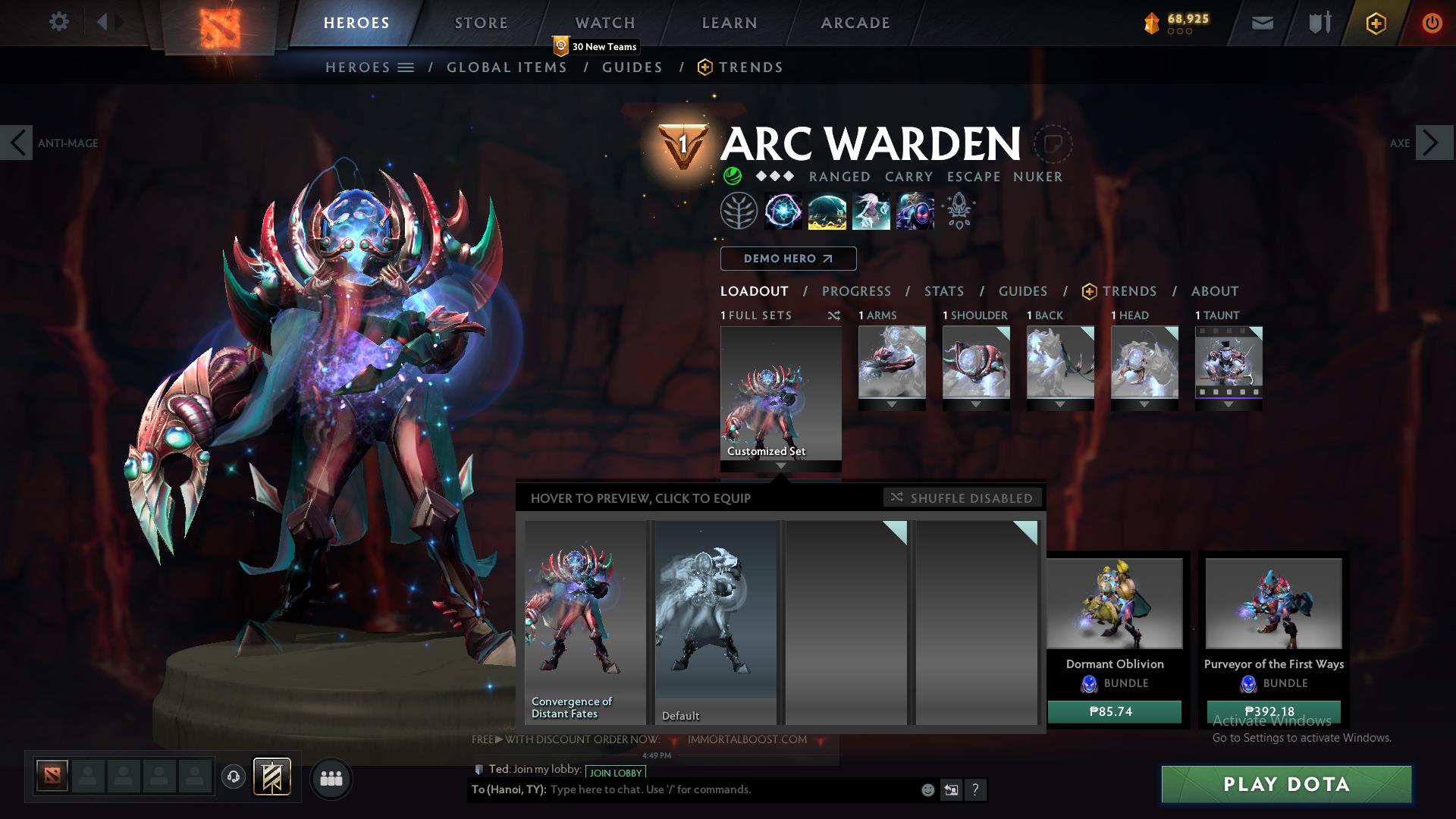Click the mail envelope icon
1456x819 pixels.
pos(1261,23)
